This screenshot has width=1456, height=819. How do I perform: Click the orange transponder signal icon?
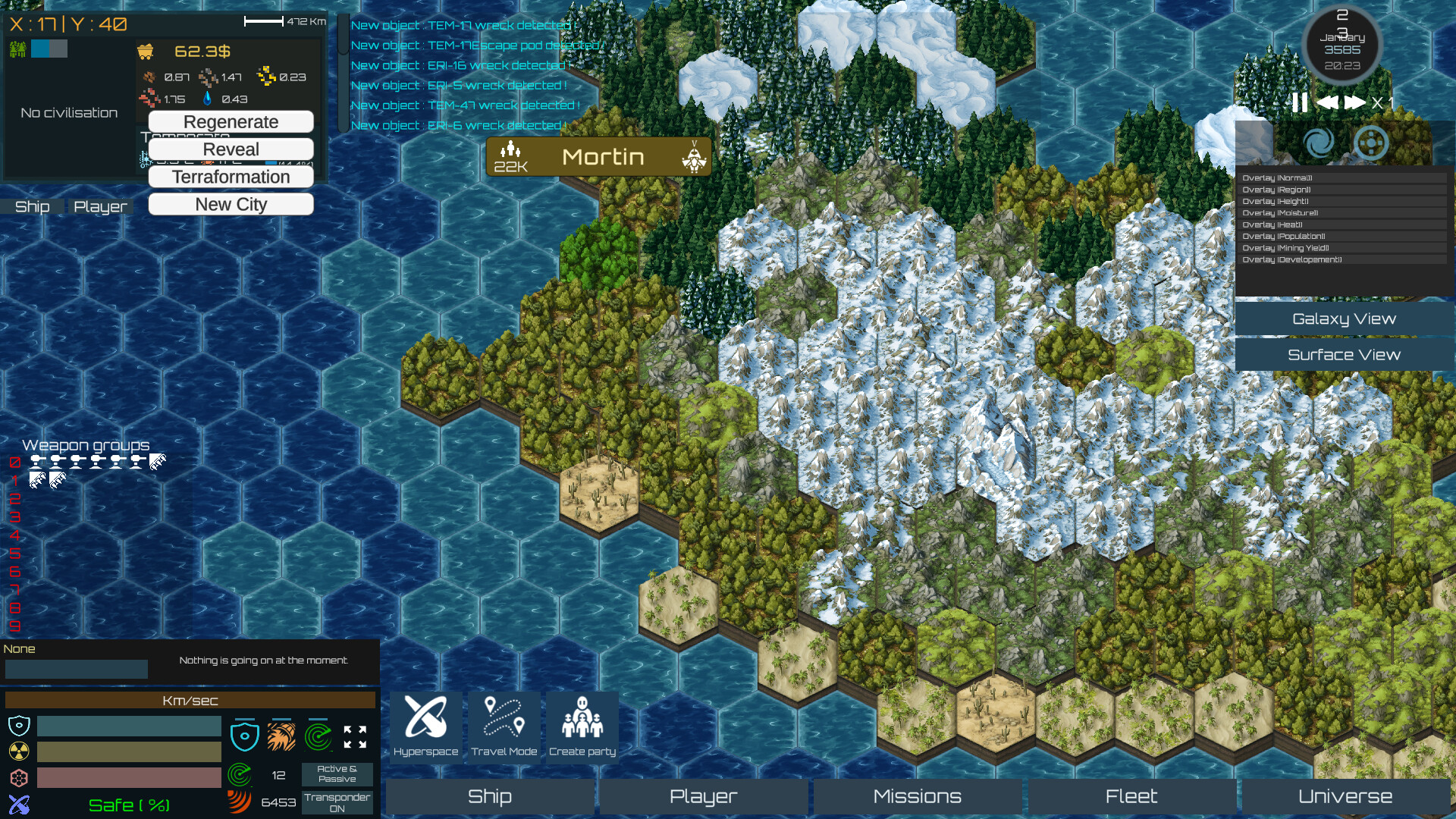(x=240, y=801)
